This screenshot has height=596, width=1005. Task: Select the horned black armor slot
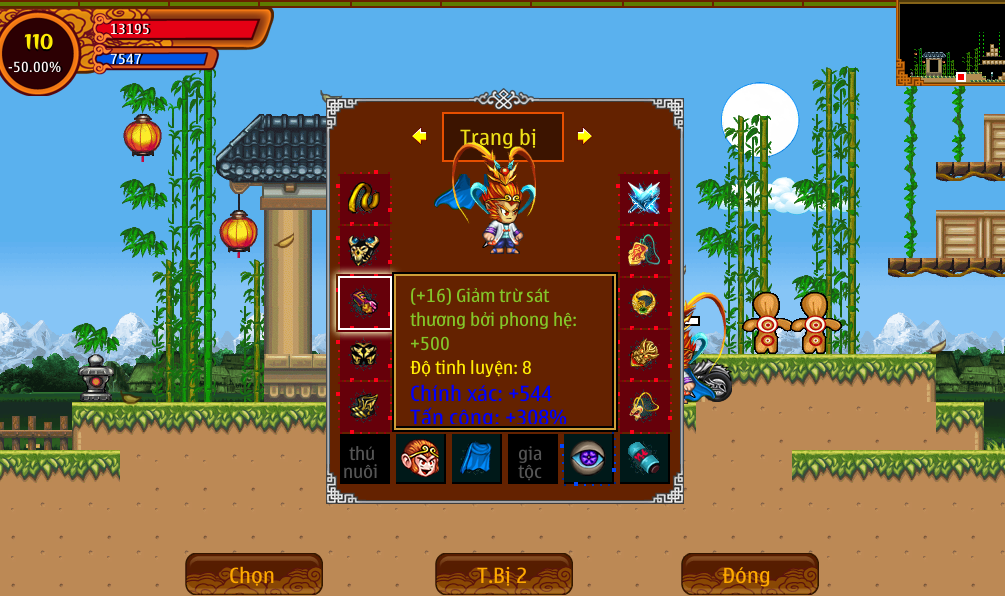tap(364, 250)
